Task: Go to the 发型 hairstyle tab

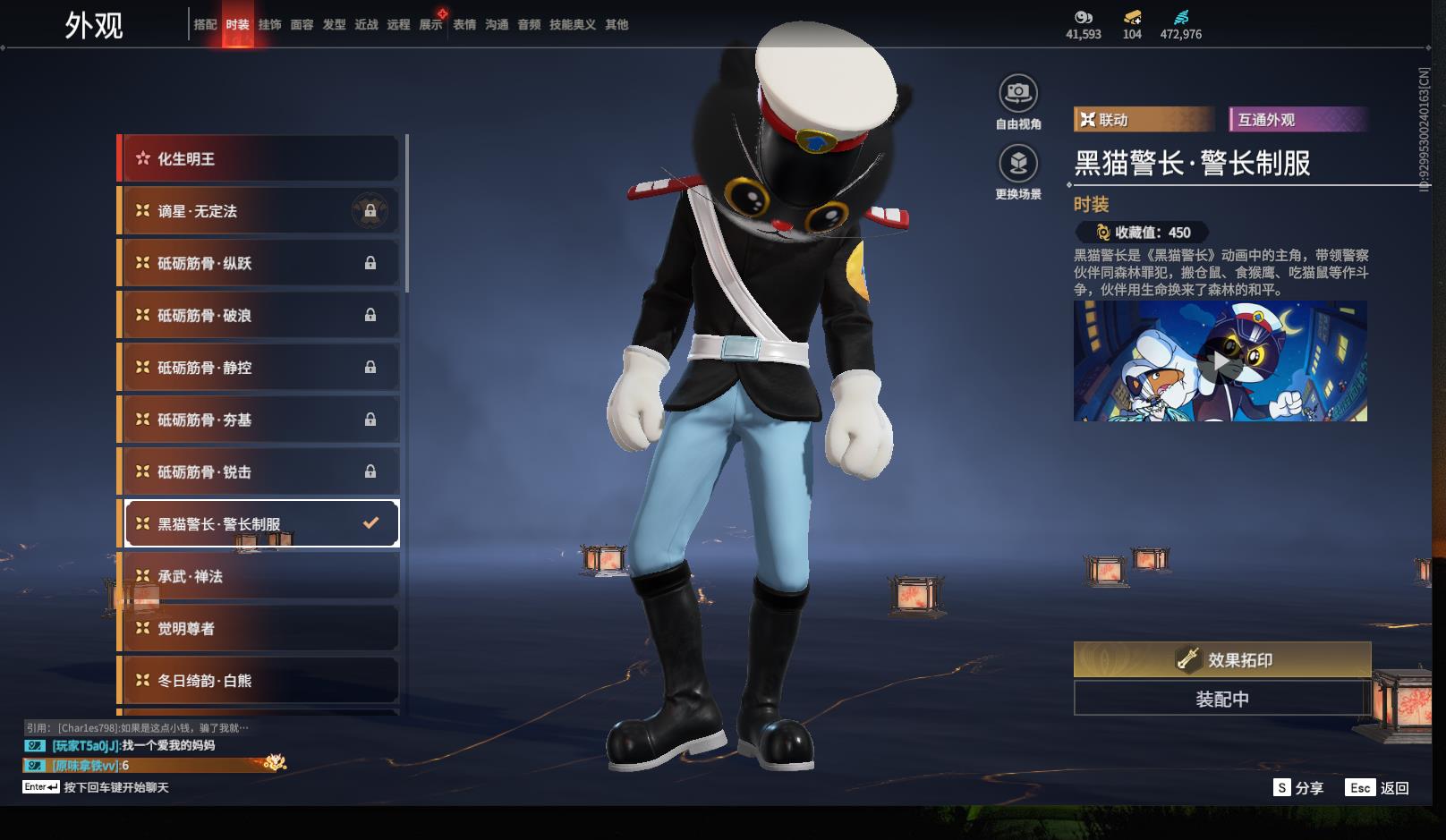Action: 334,25
